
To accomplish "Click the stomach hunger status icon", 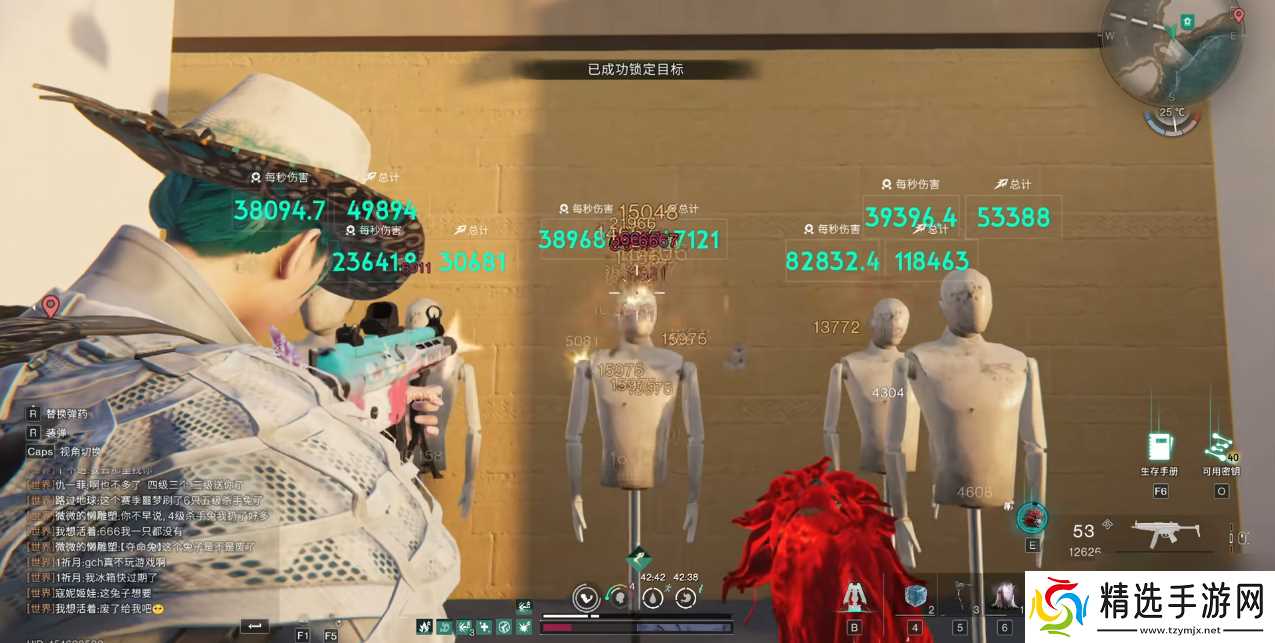I will point(686,598).
